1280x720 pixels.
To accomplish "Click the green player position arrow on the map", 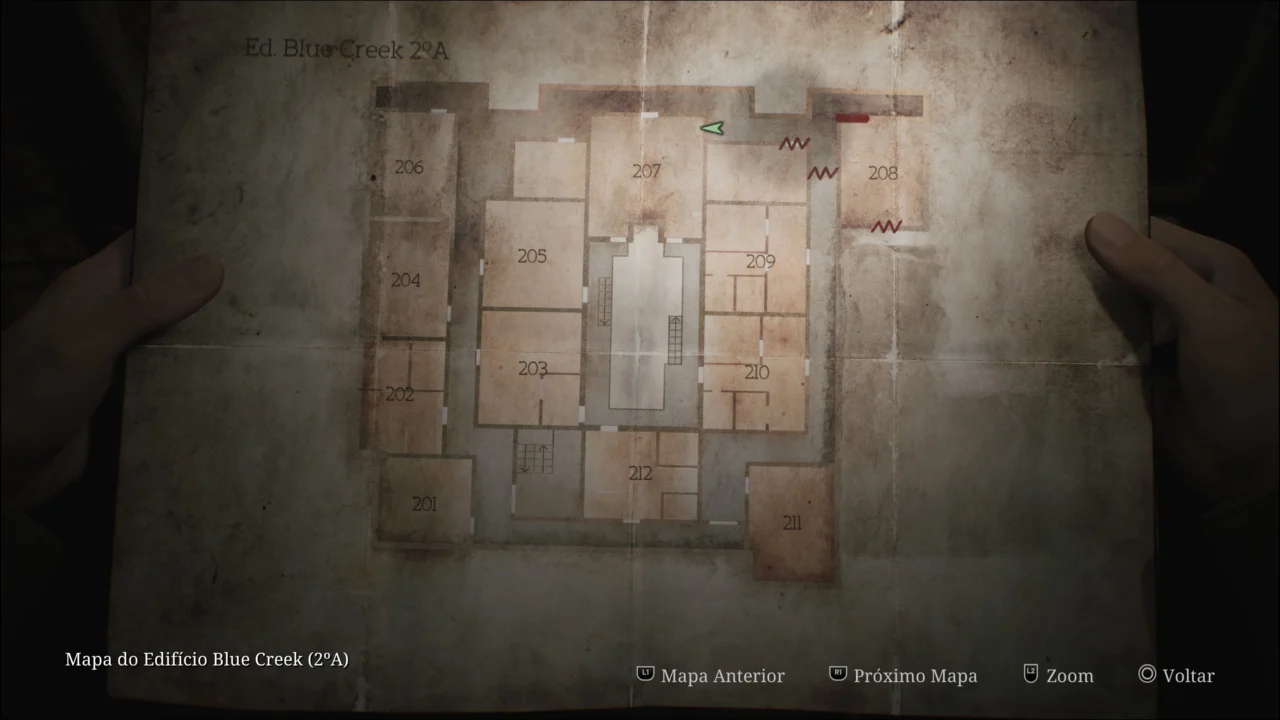I will [x=713, y=128].
